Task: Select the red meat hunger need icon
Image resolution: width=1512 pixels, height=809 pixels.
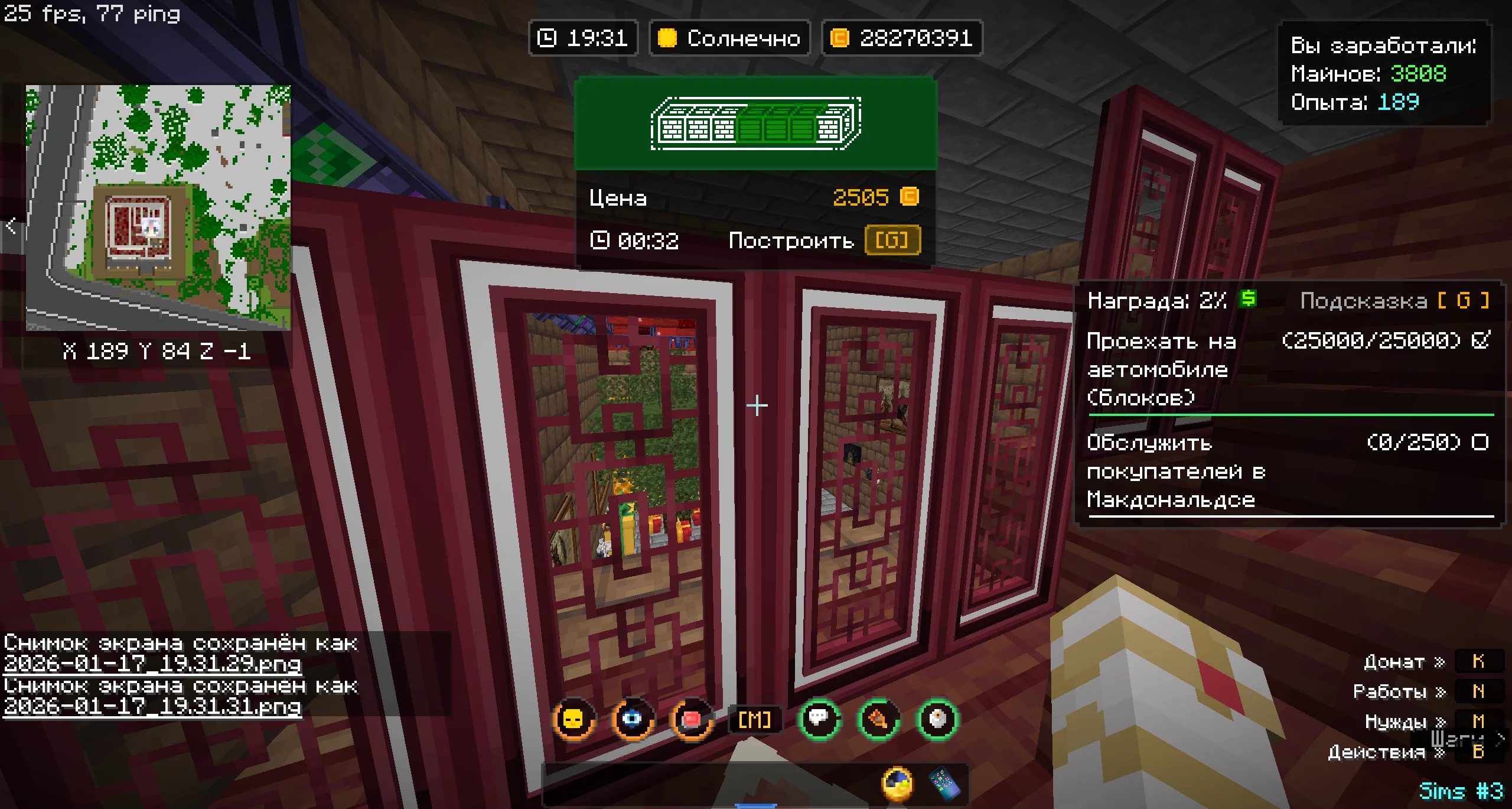Action: [691, 719]
